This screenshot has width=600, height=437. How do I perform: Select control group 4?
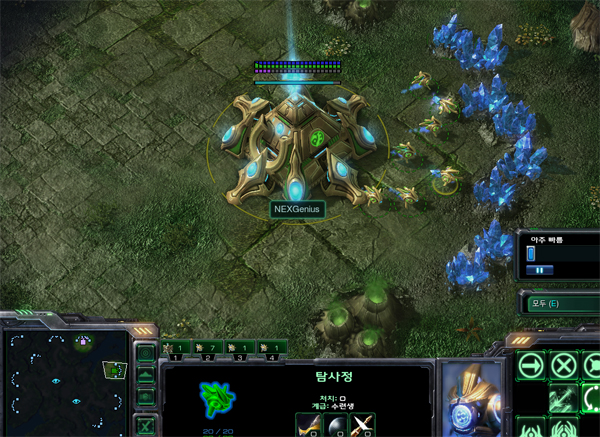click(x=272, y=348)
